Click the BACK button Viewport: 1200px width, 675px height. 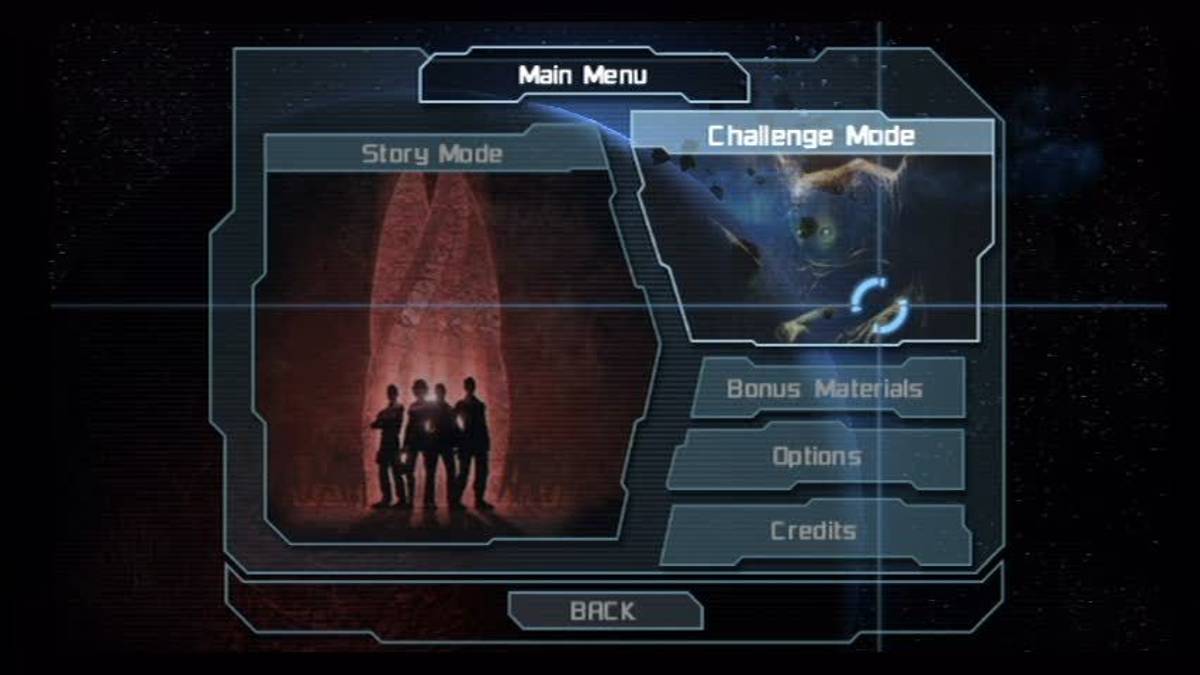click(x=602, y=610)
